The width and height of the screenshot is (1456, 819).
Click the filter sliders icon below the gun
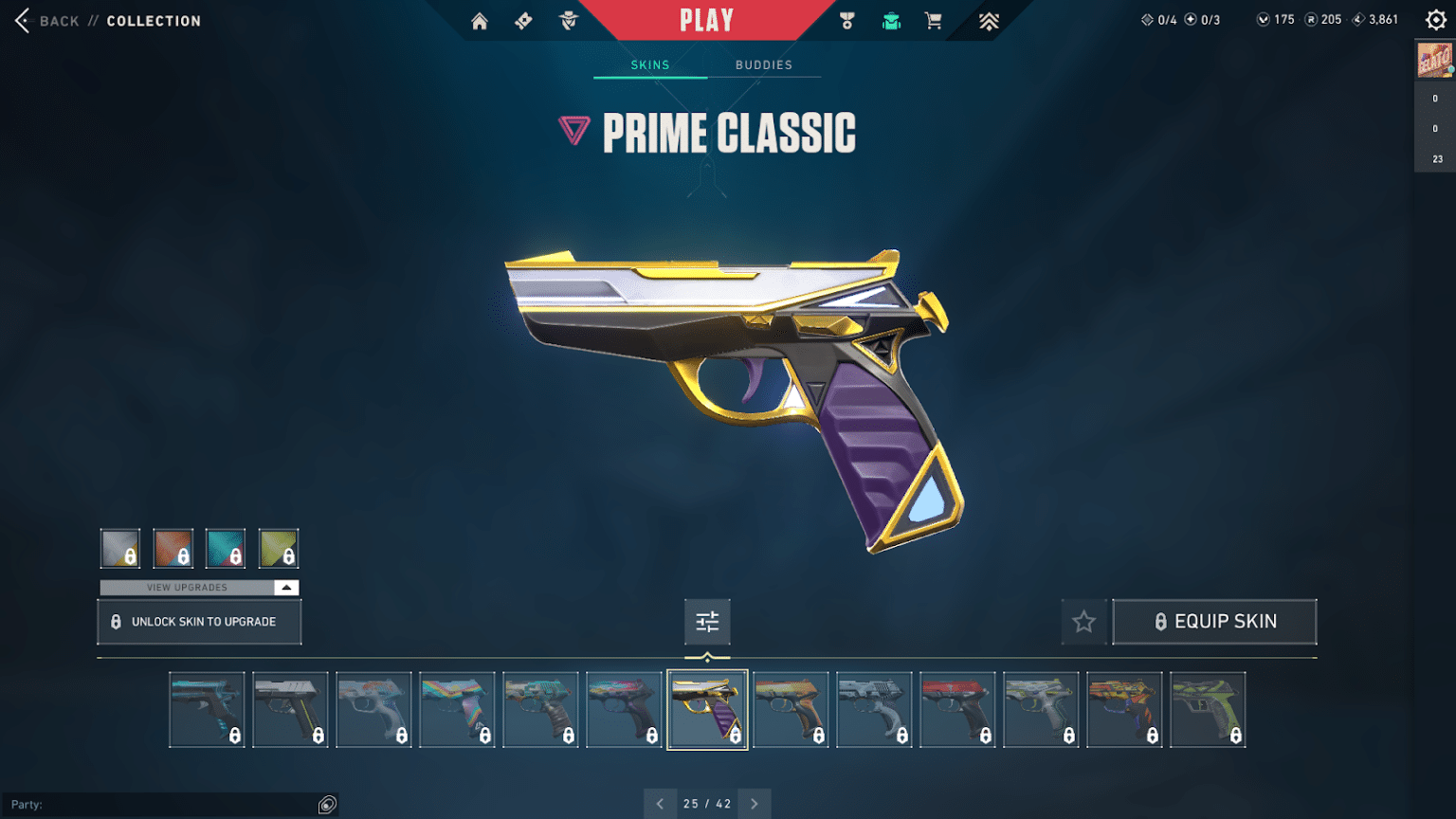[x=707, y=622]
